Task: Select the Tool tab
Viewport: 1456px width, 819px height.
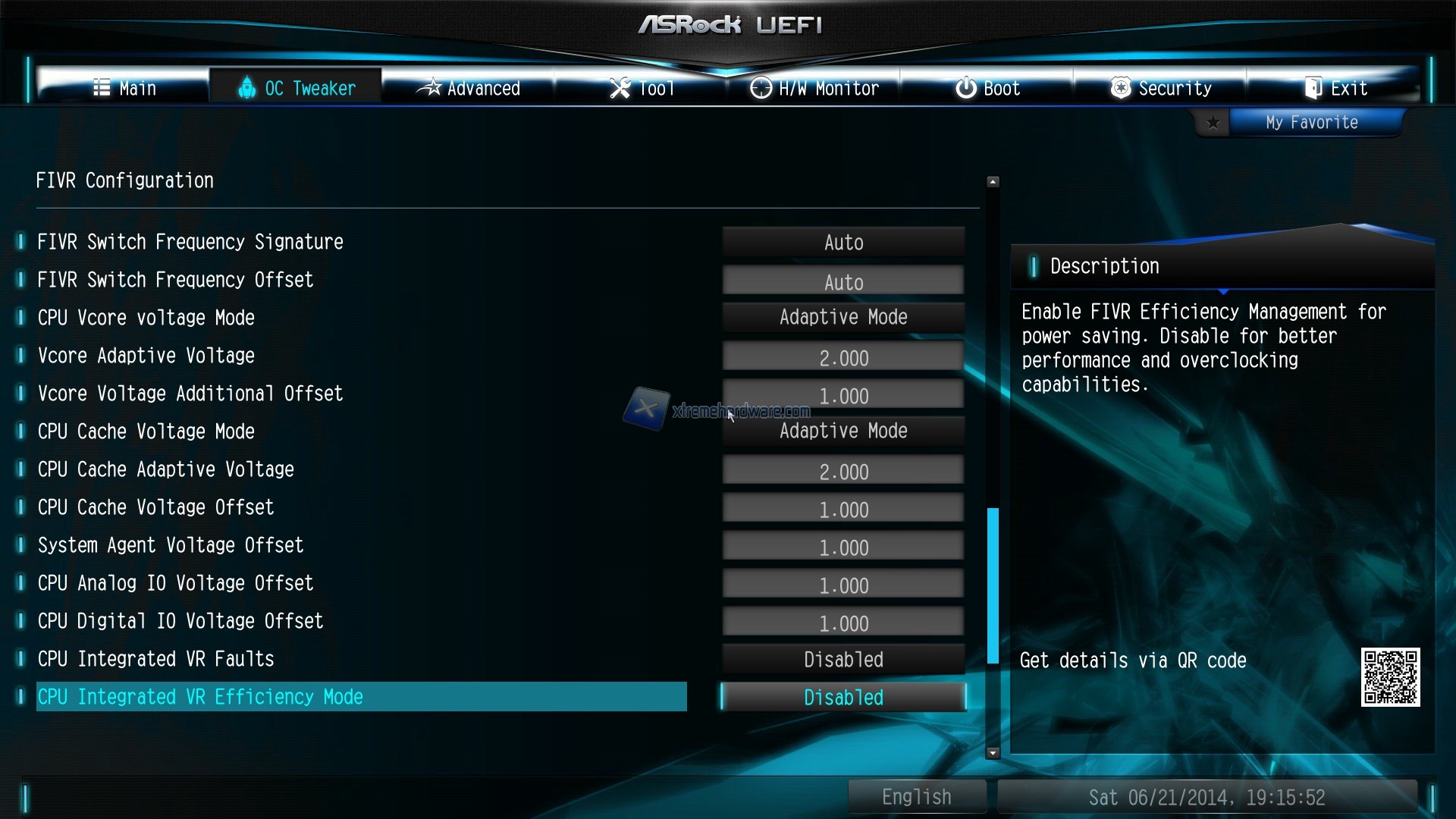Action: click(642, 88)
